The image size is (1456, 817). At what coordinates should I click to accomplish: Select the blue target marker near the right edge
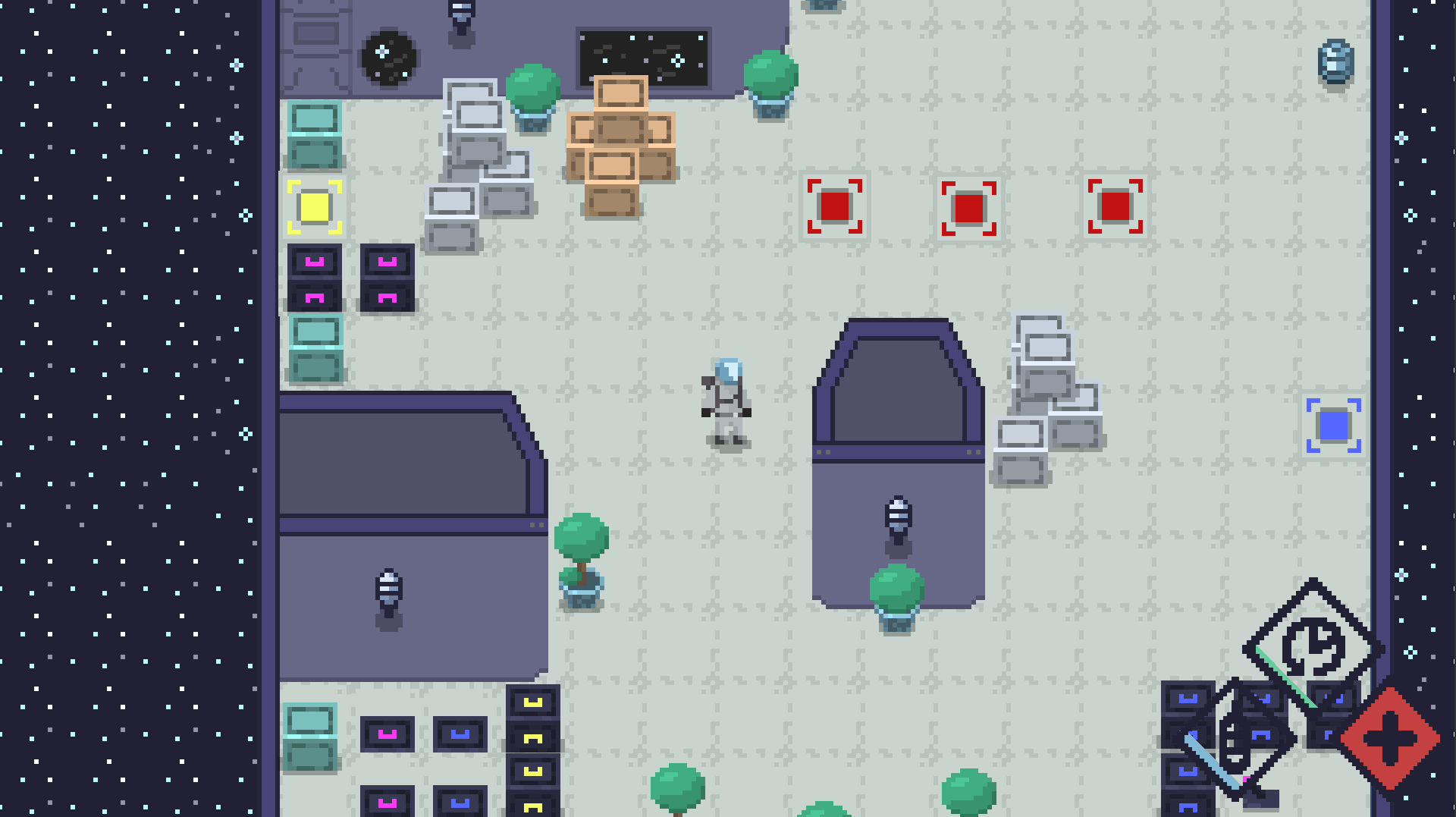point(1333,426)
